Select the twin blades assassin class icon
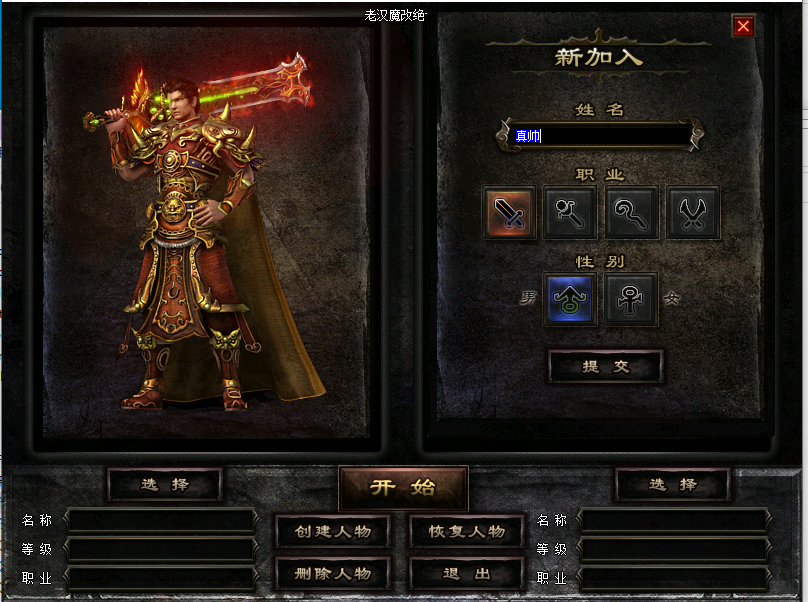 tap(693, 213)
